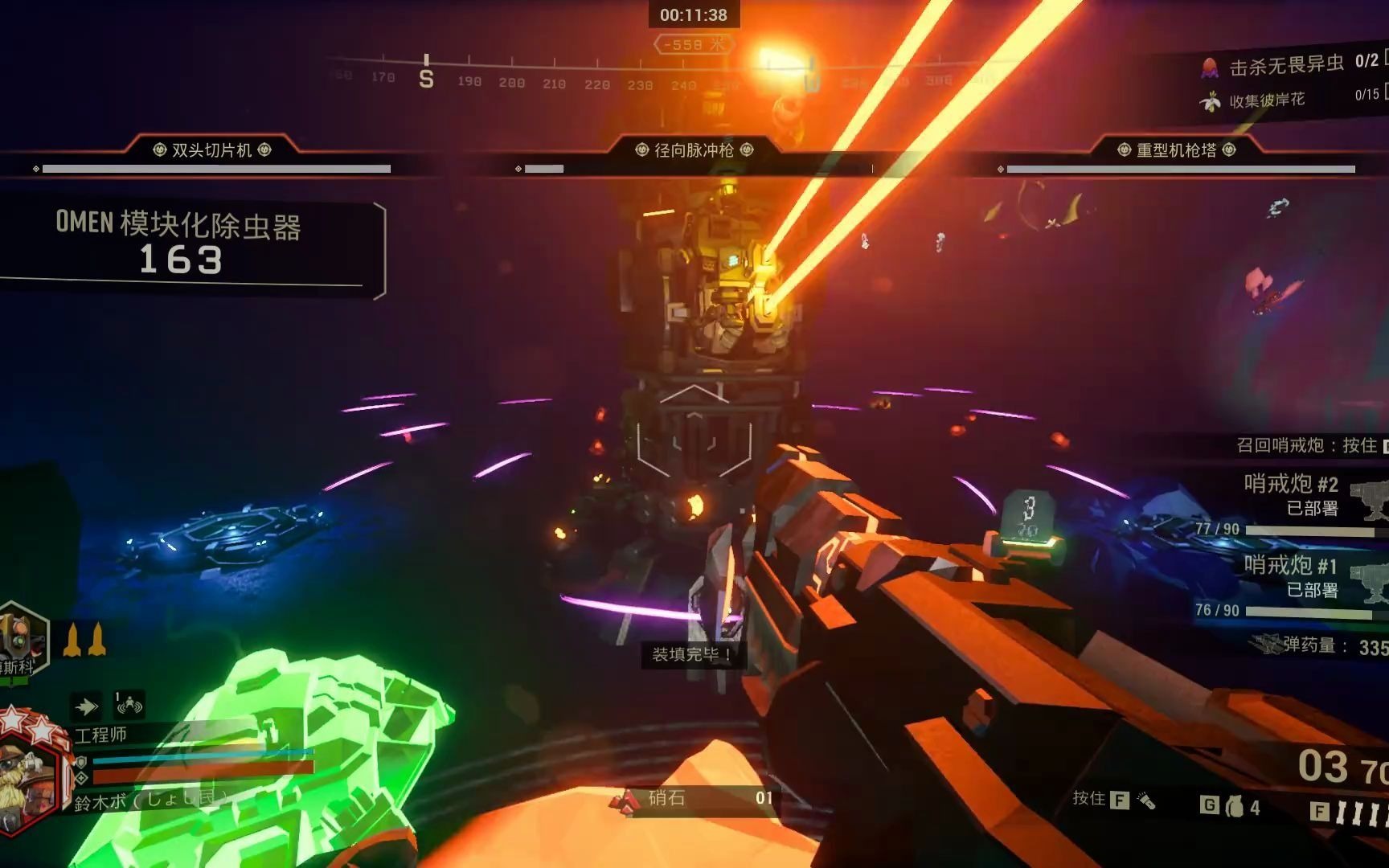The width and height of the screenshot is (1389, 868).
Task: Select the 重型机枪塔 module label
Action: coord(1176,150)
